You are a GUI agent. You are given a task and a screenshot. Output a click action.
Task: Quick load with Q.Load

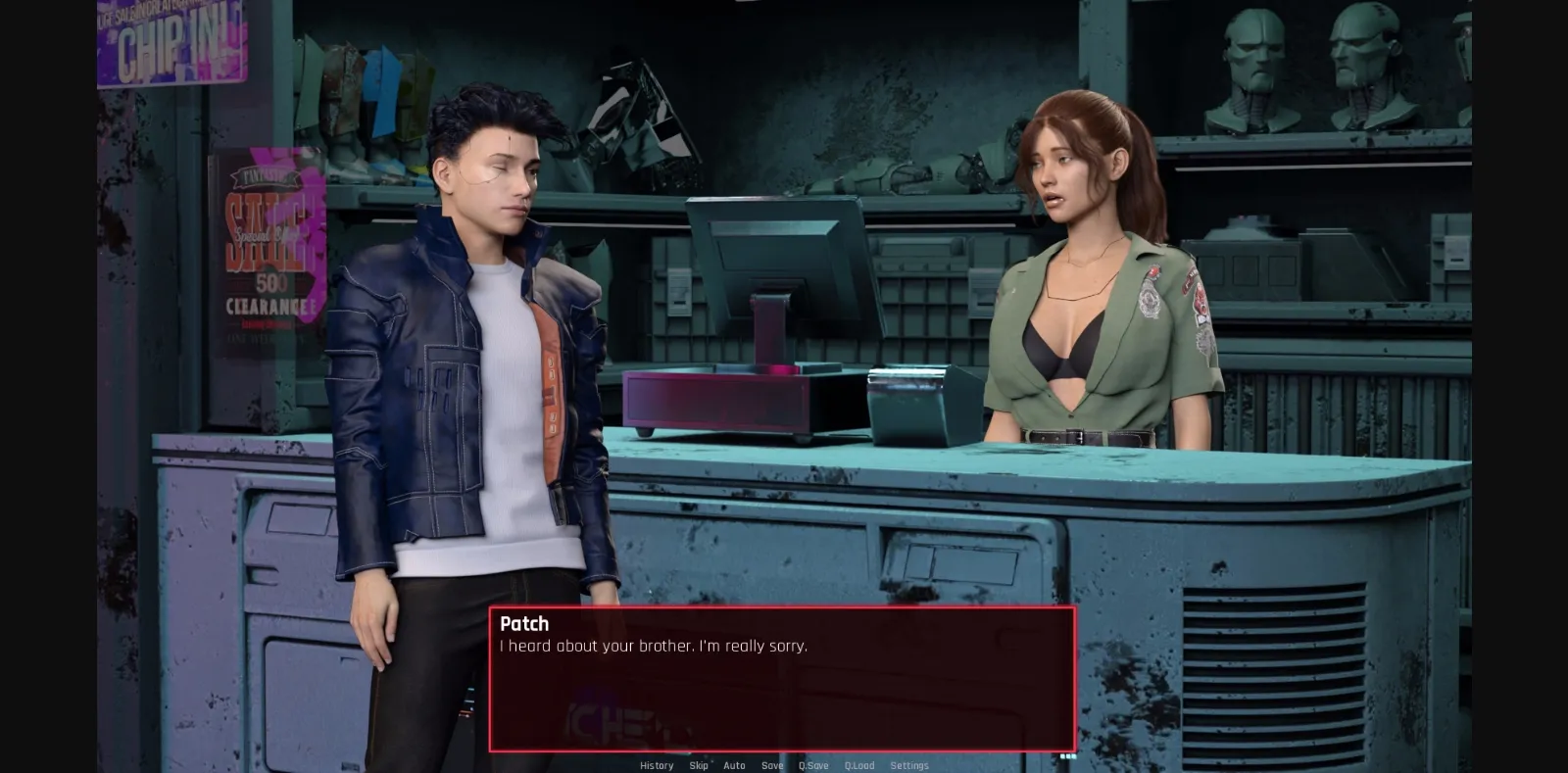859,765
